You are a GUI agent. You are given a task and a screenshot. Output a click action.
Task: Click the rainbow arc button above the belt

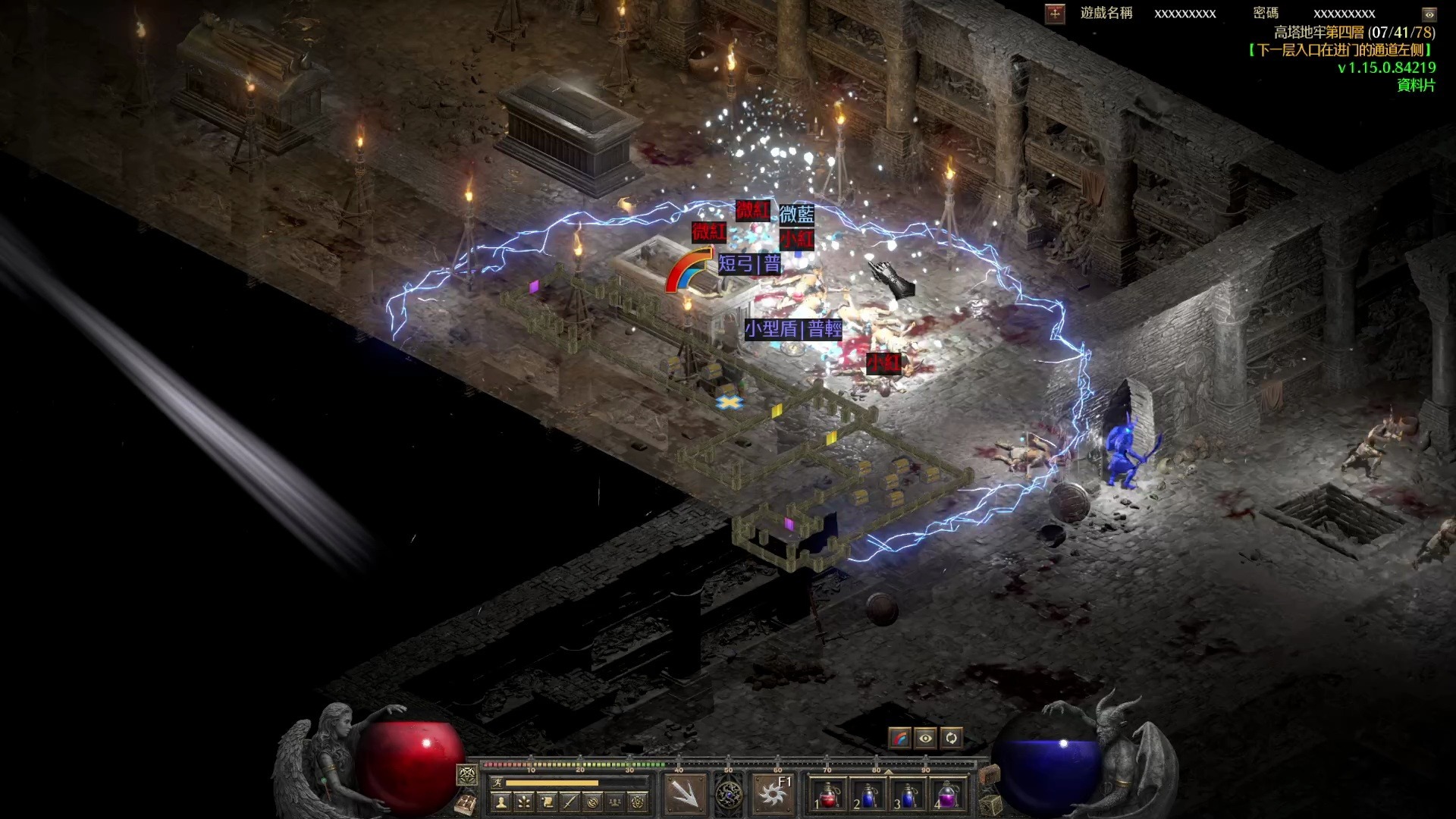[900, 738]
